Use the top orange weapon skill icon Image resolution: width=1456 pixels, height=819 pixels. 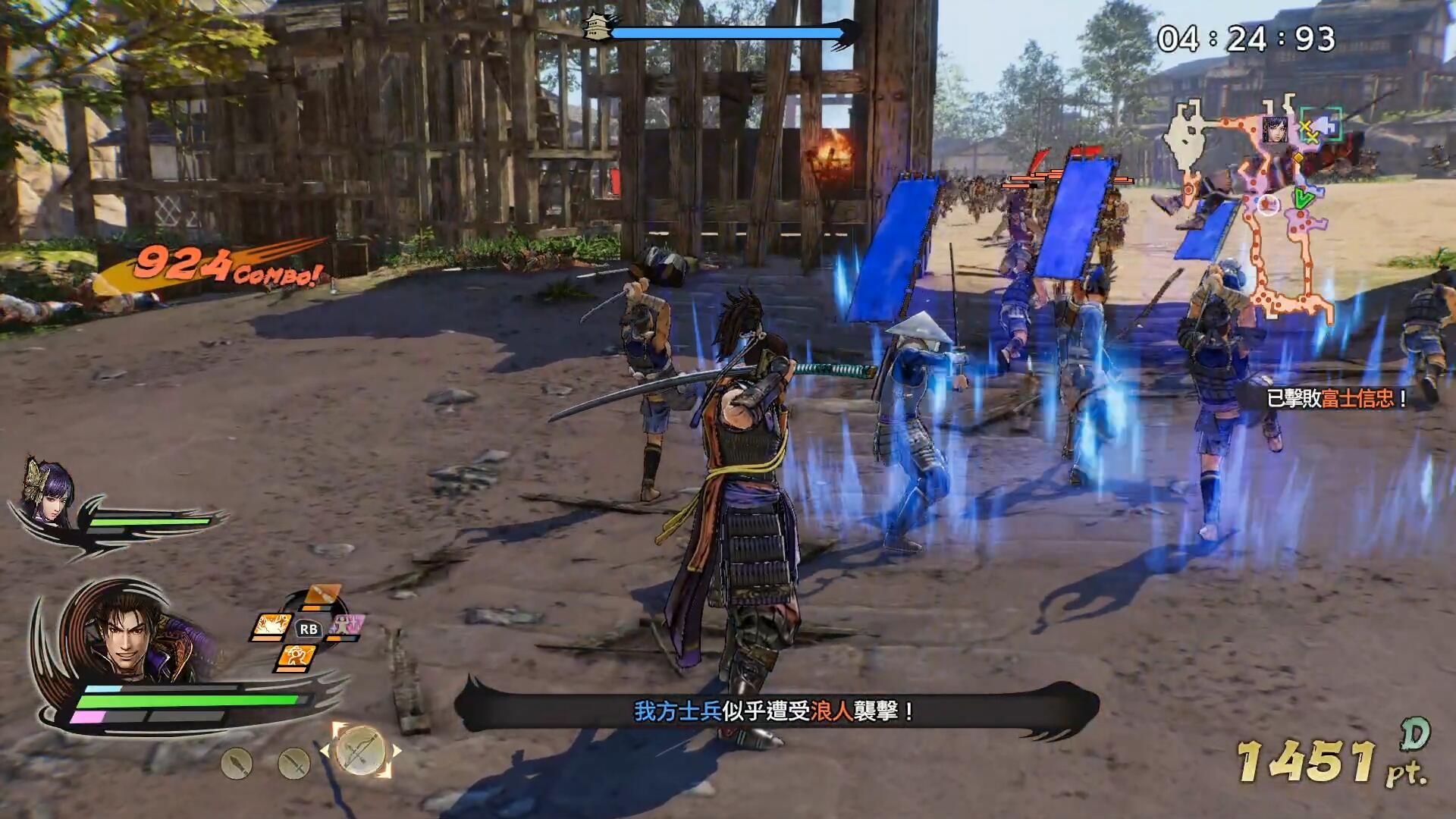[322, 595]
